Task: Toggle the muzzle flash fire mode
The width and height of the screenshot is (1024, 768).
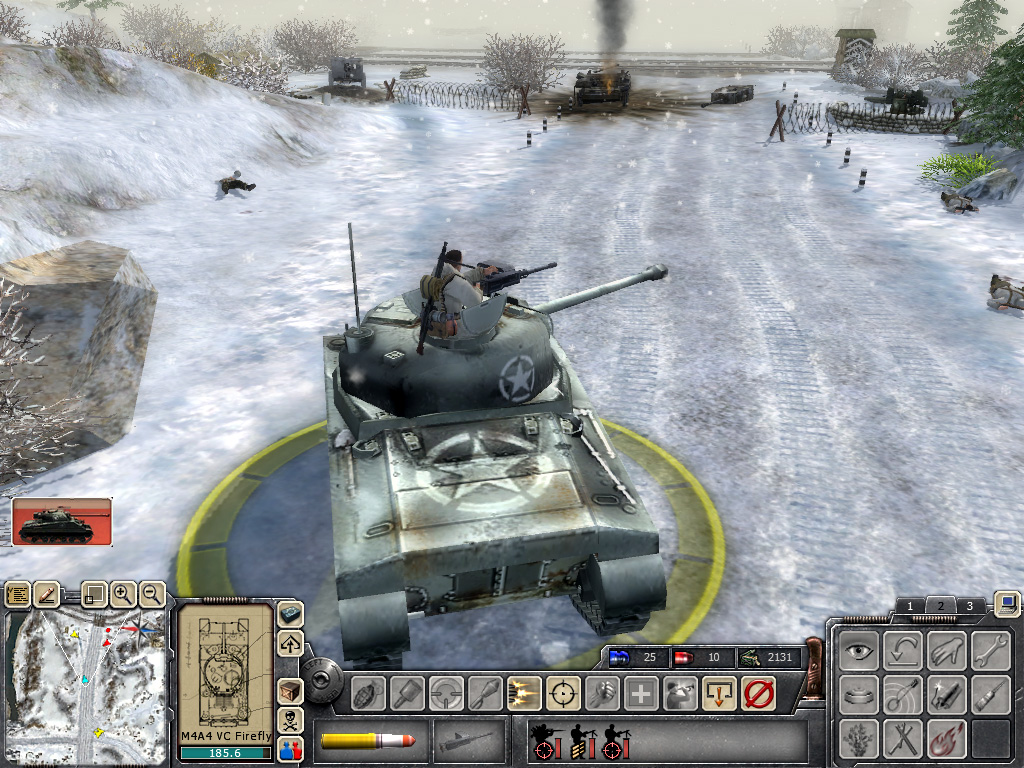Action: 524,692
